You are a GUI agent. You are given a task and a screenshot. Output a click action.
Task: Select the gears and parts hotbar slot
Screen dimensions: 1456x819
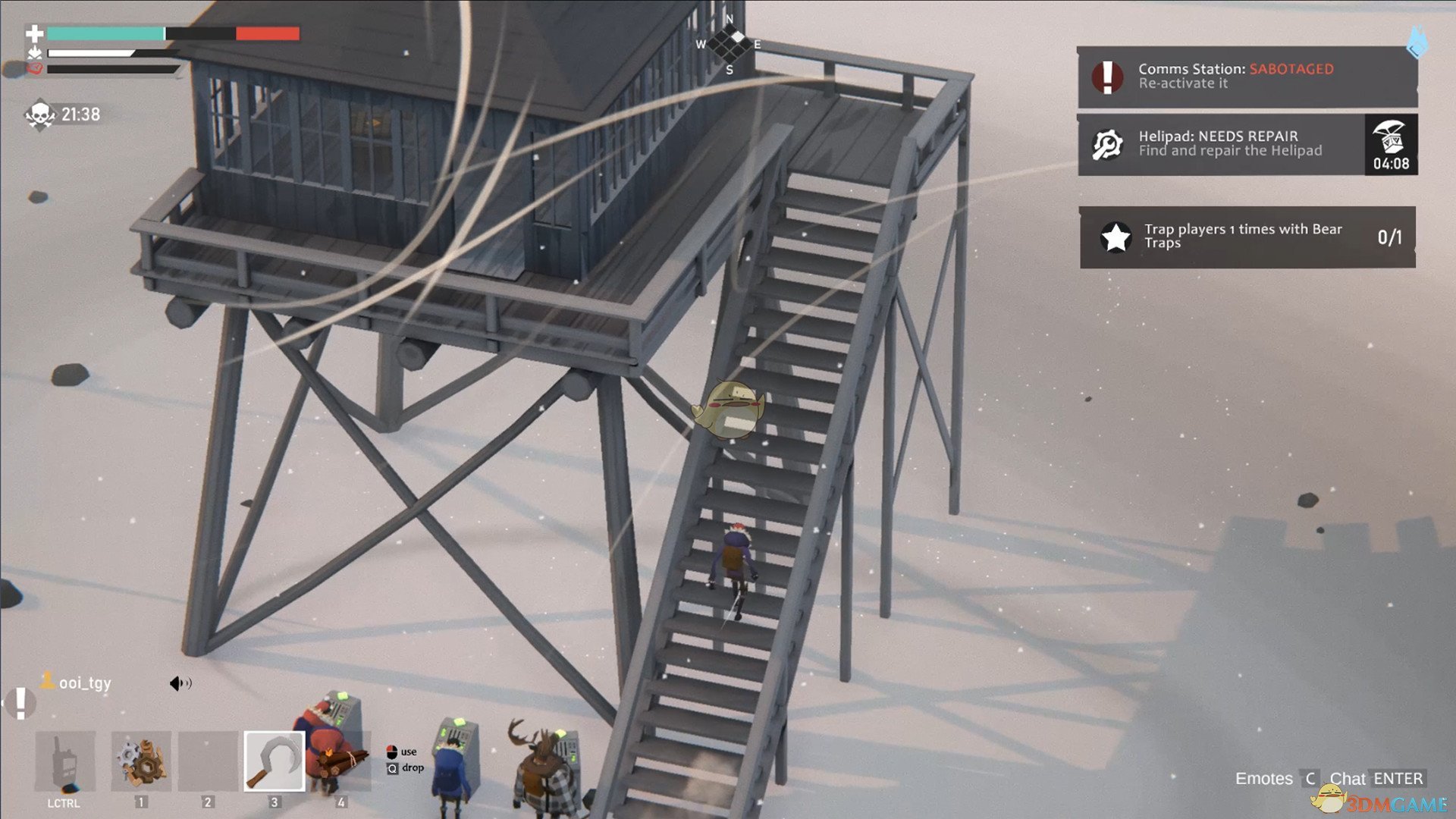(141, 761)
